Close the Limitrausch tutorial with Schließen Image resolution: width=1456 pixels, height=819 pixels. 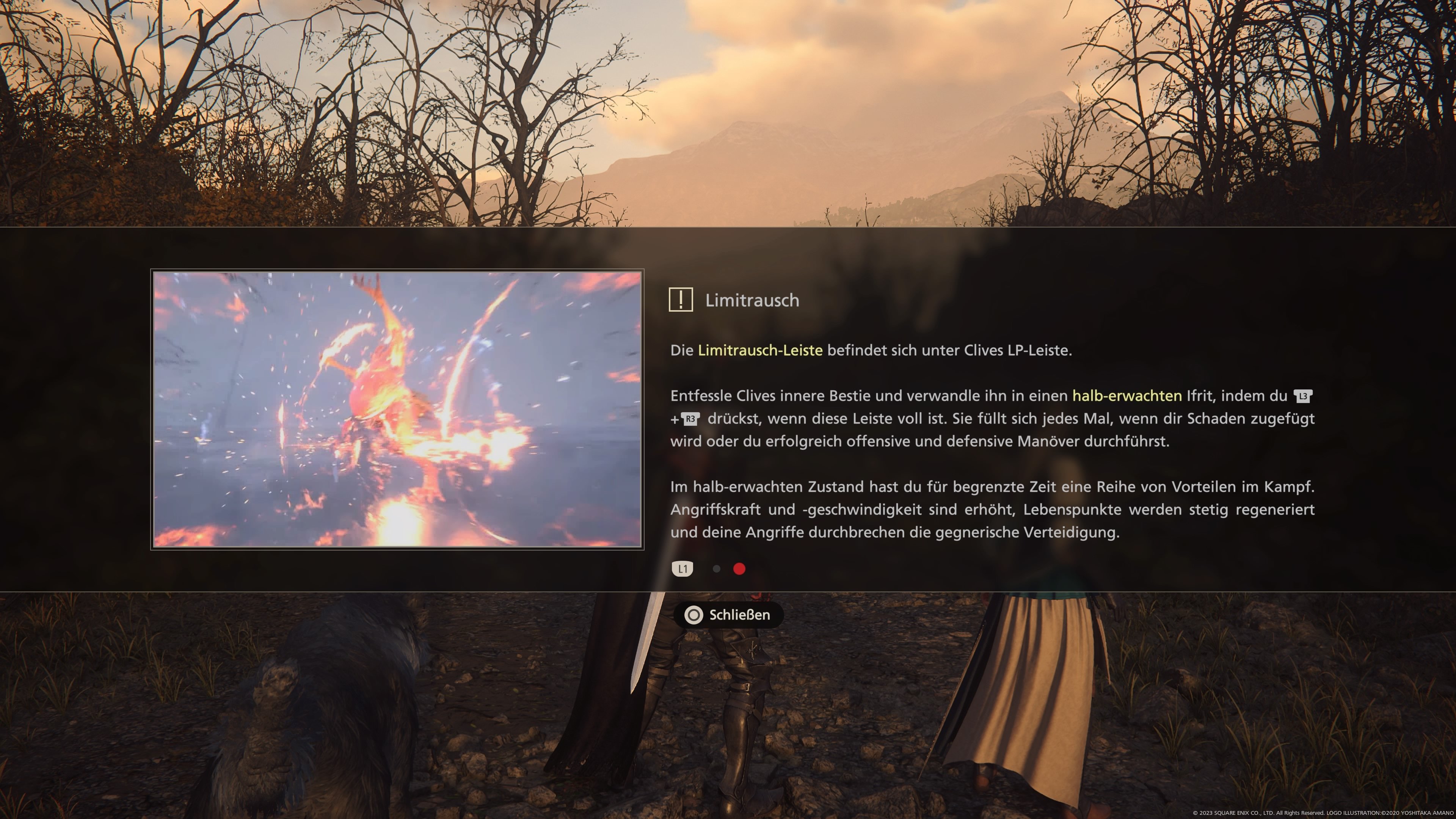[x=728, y=615]
